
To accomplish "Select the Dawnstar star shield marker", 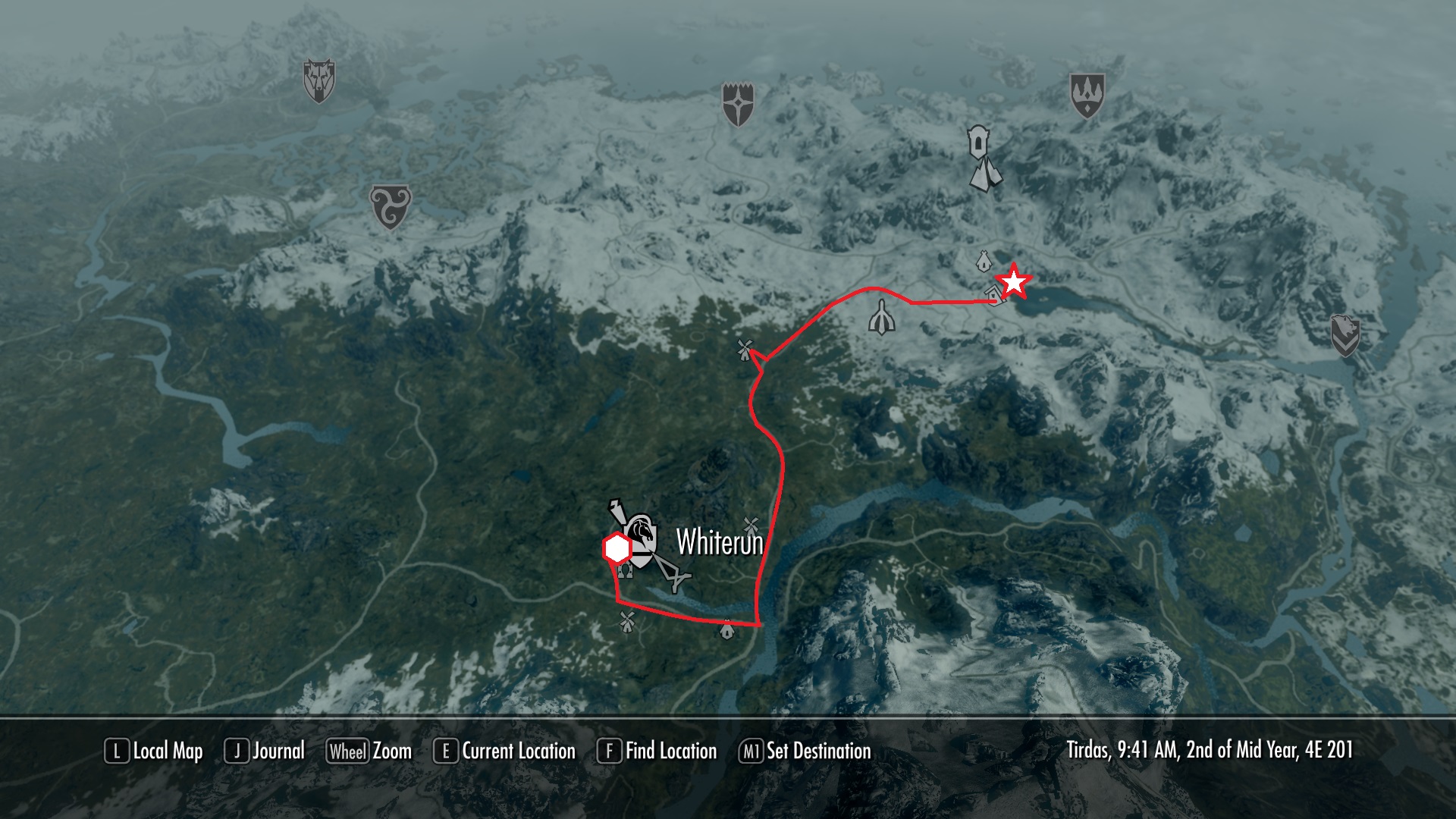I will click(x=737, y=105).
